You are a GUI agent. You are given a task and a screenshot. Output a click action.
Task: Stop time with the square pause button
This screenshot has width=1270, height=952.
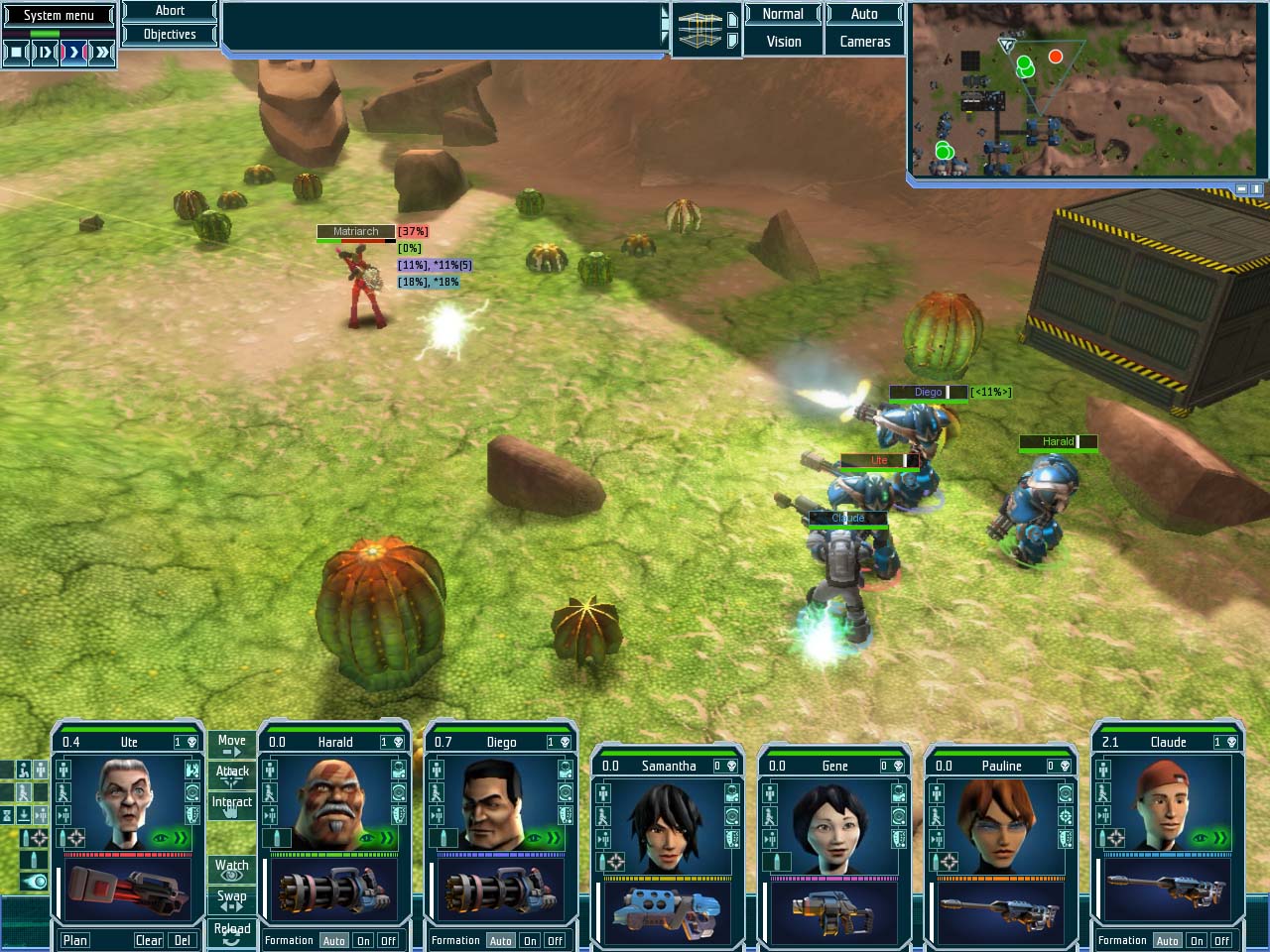[x=16, y=52]
